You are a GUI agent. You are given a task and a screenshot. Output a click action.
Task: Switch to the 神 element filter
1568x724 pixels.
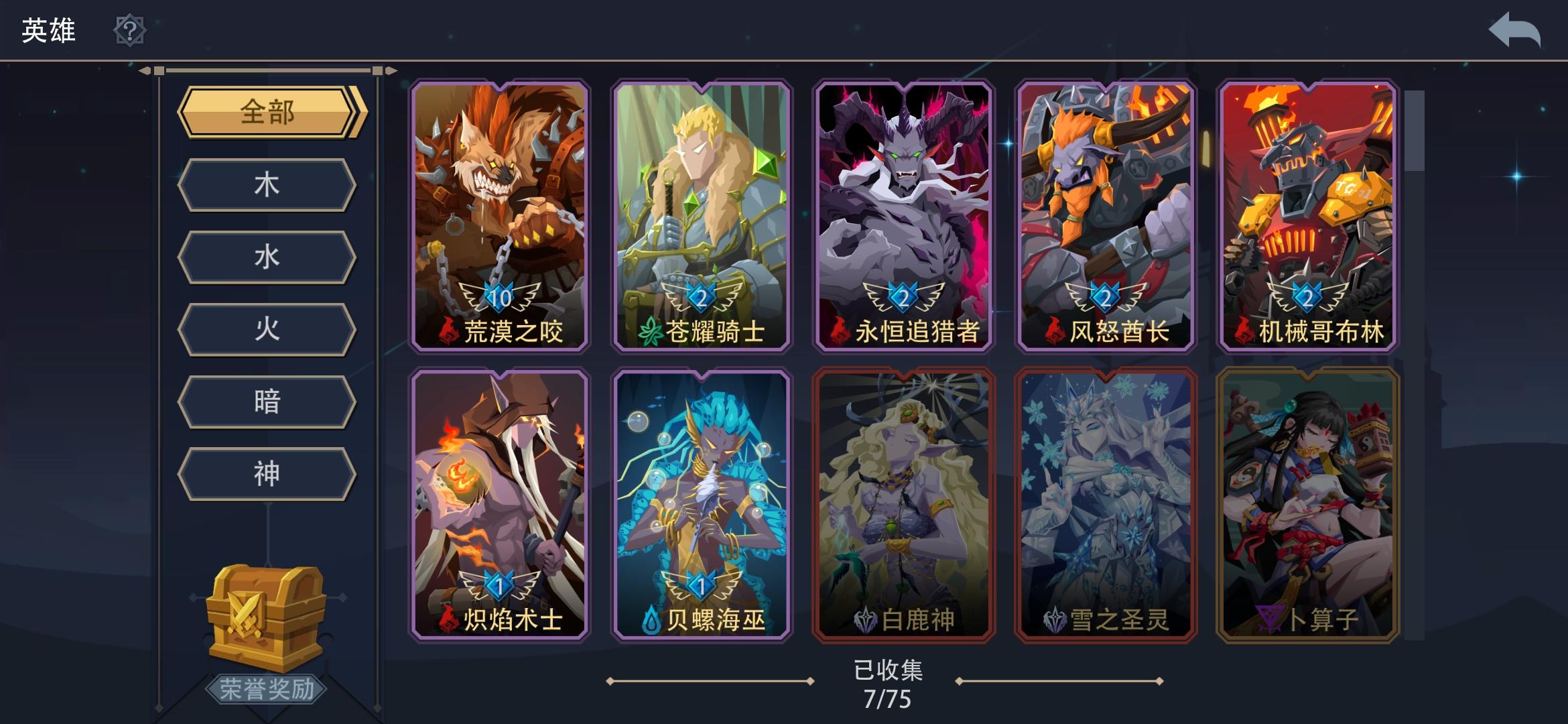267,473
